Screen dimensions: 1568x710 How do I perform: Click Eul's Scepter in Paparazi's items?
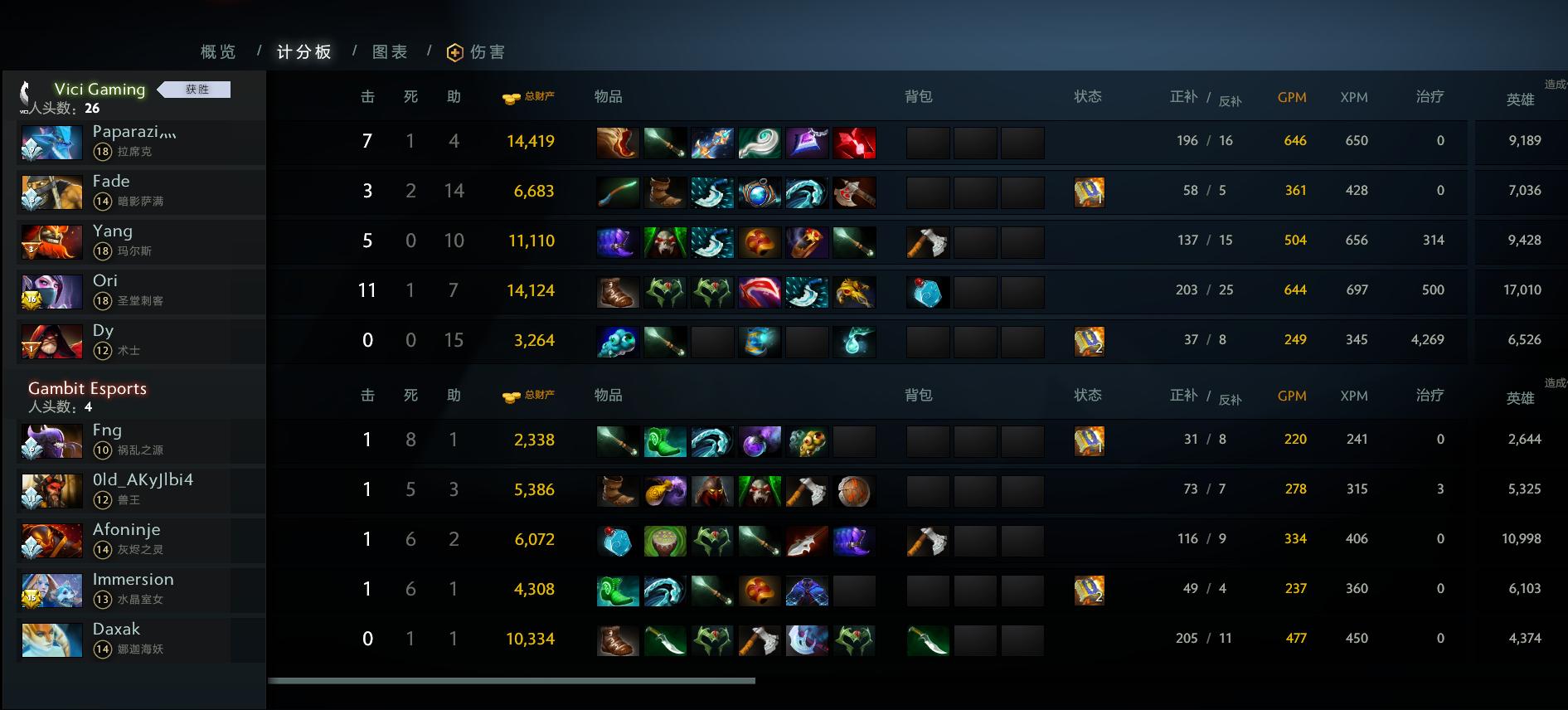click(760, 142)
